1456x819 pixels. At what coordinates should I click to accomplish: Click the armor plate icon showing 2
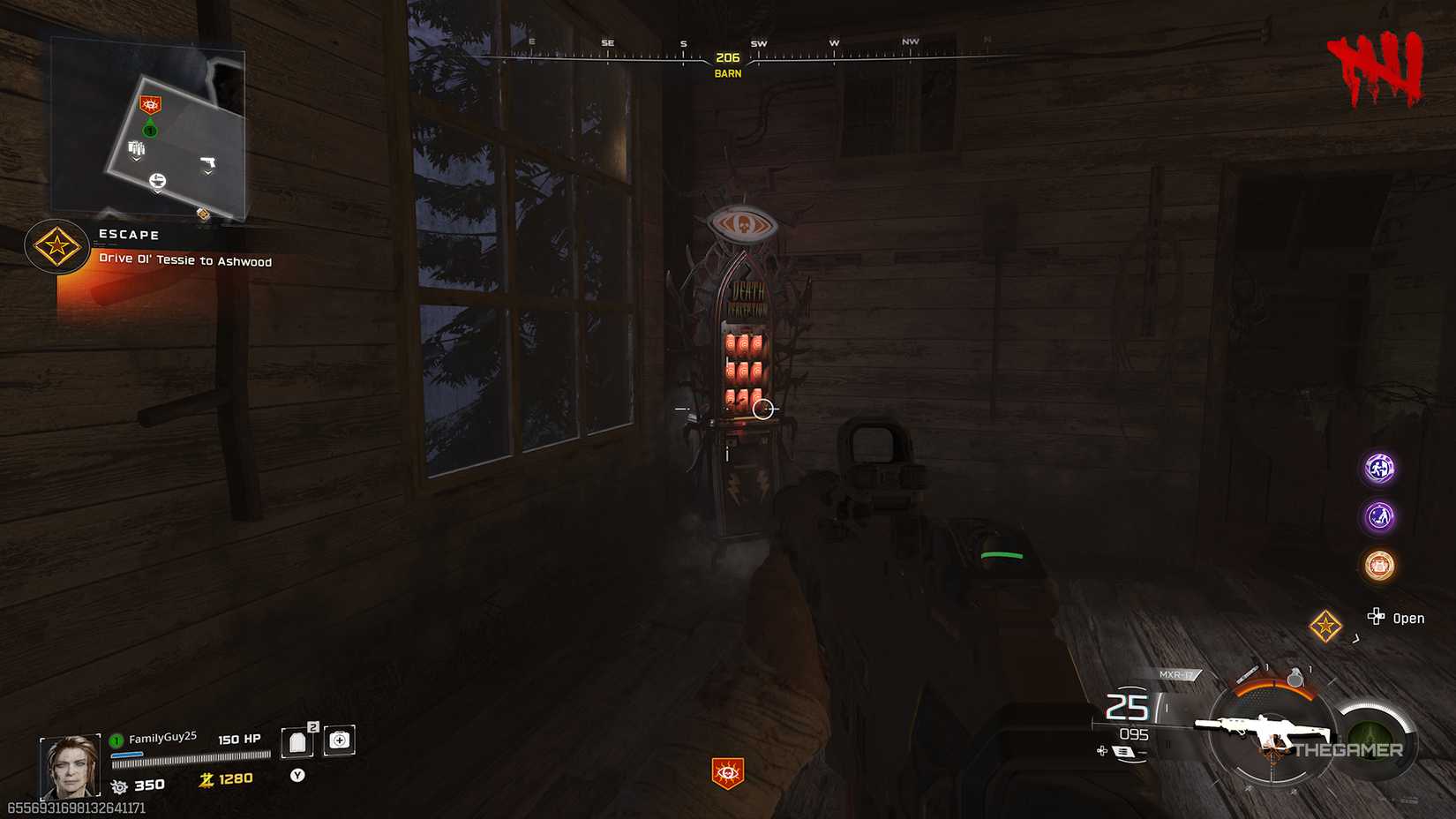pos(297,741)
